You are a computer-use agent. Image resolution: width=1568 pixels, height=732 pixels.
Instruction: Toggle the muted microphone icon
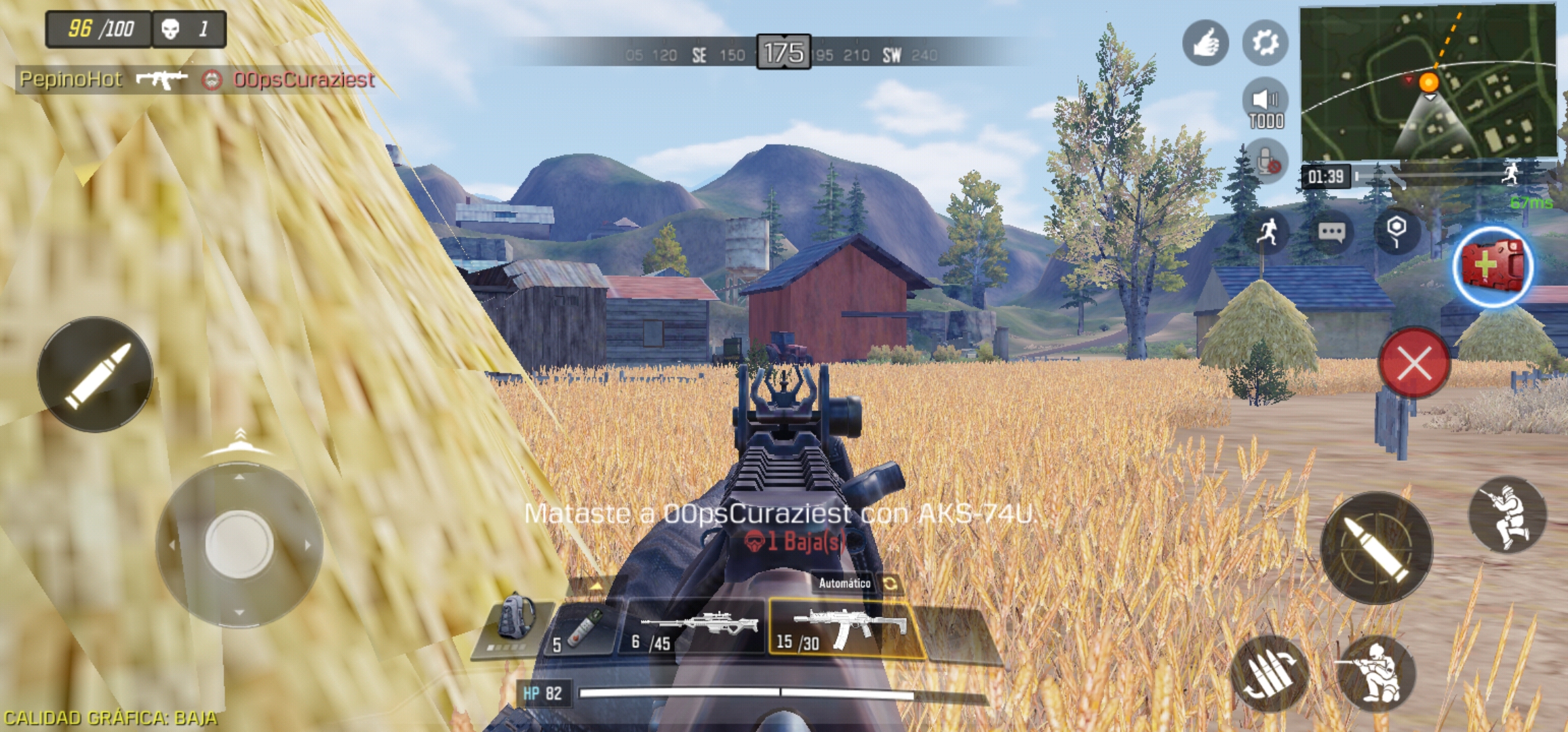1266,162
